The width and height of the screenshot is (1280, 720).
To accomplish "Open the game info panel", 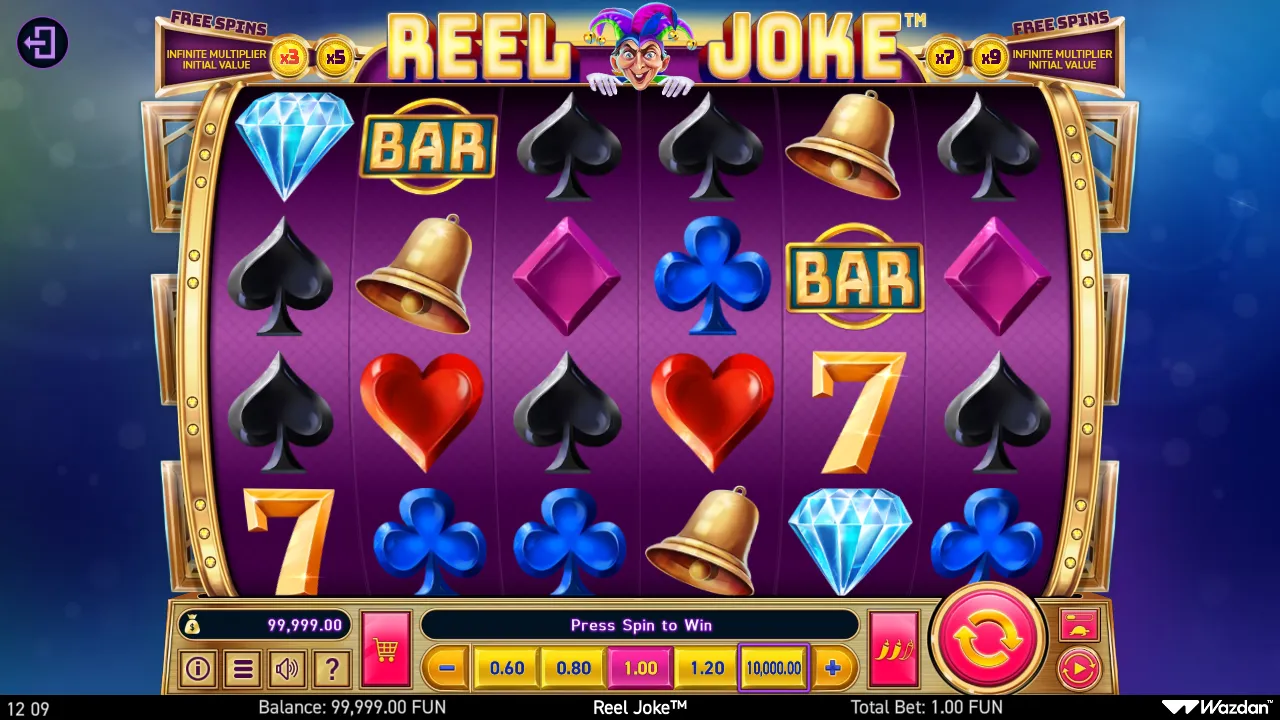I will coord(197,668).
